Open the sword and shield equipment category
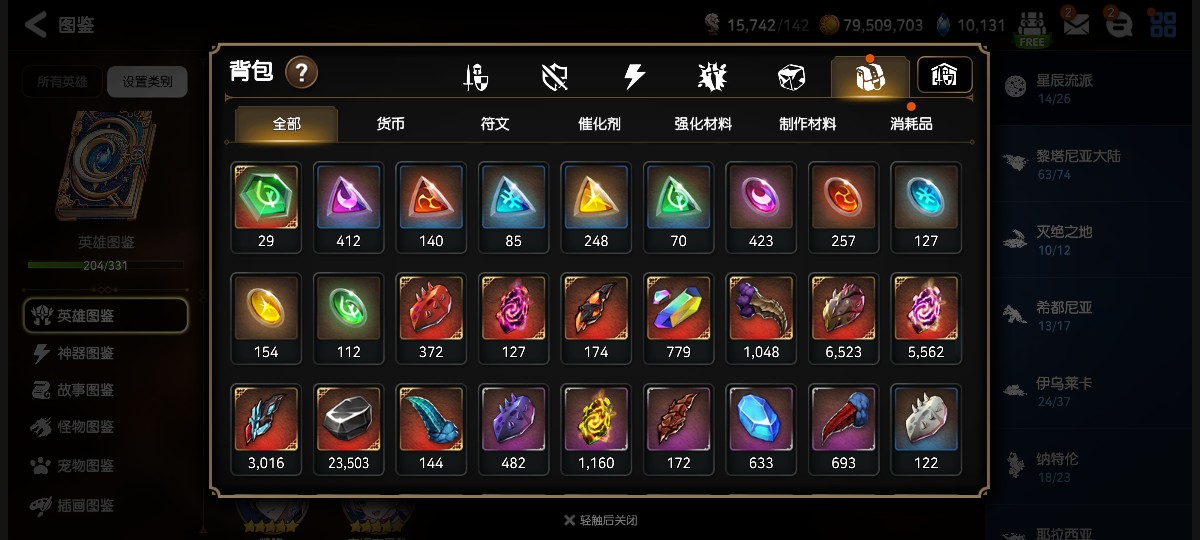The image size is (1200, 540). [x=476, y=77]
